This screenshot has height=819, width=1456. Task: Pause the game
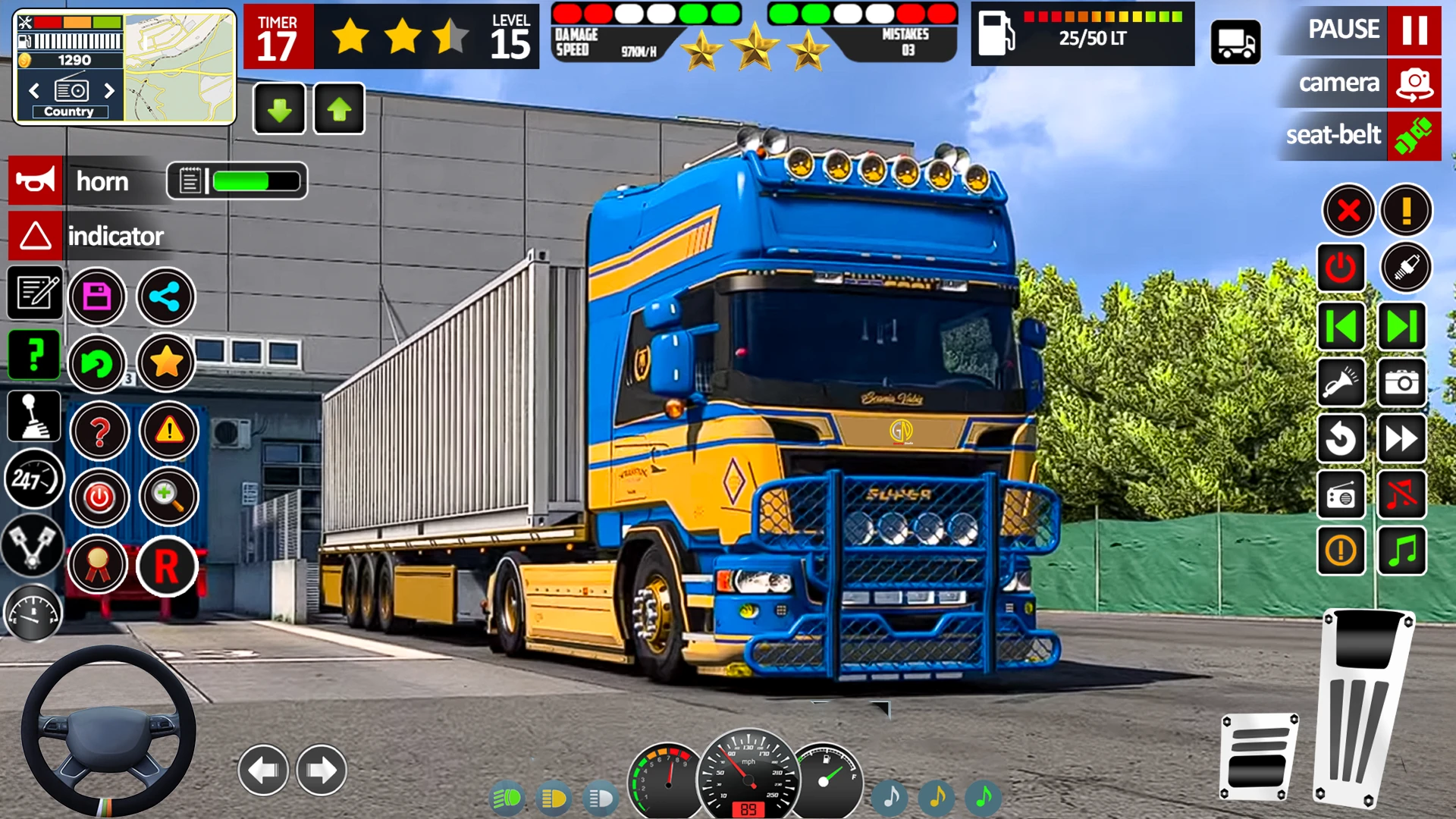[1414, 30]
